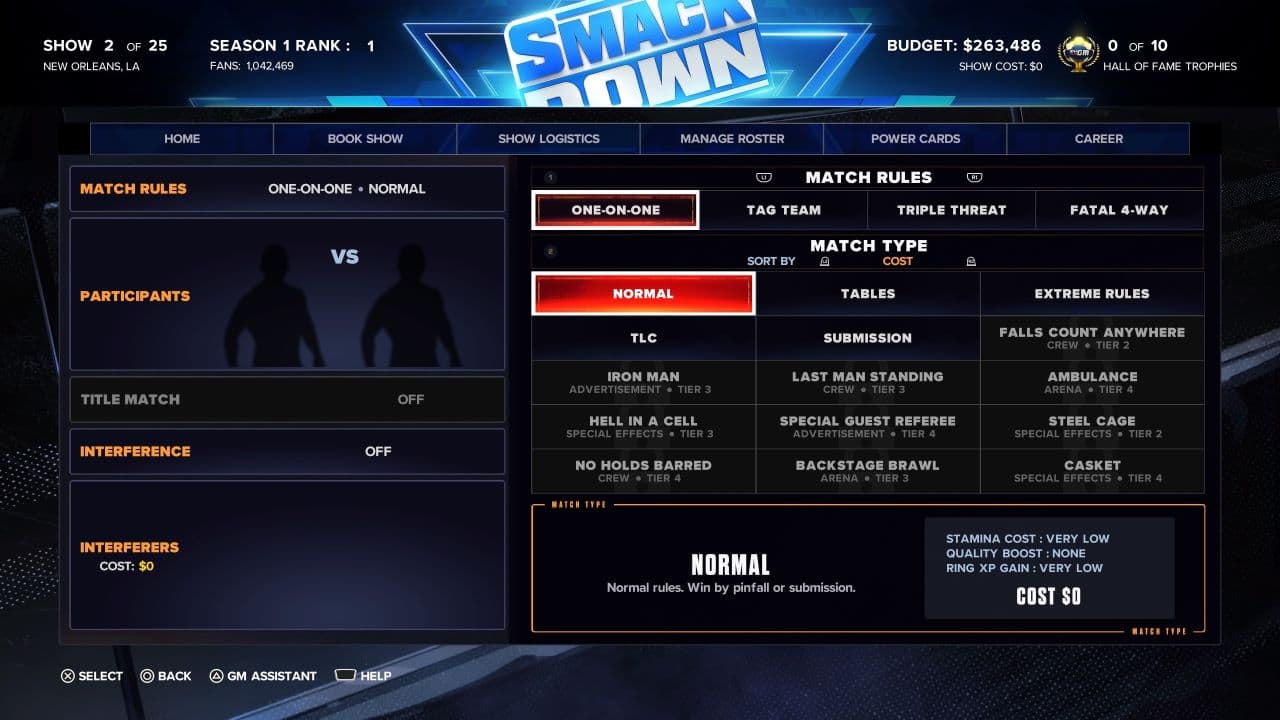Open the Power Cards tab
This screenshot has height=720, width=1280.
(x=915, y=139)
